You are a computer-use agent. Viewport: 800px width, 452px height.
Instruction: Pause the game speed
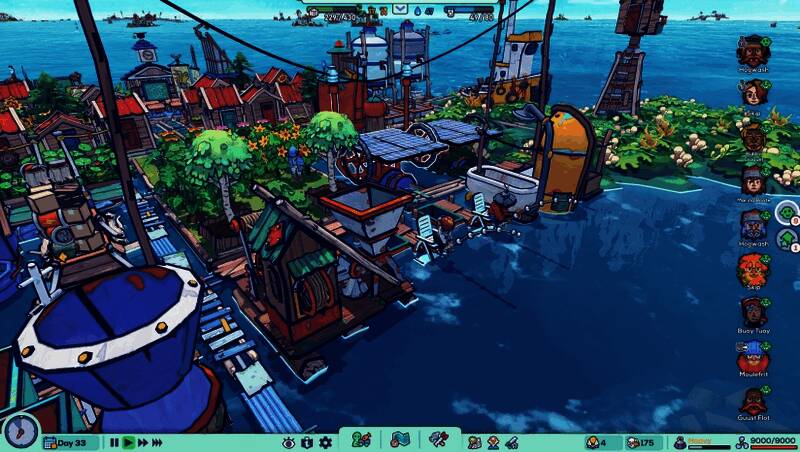[114, 442]
